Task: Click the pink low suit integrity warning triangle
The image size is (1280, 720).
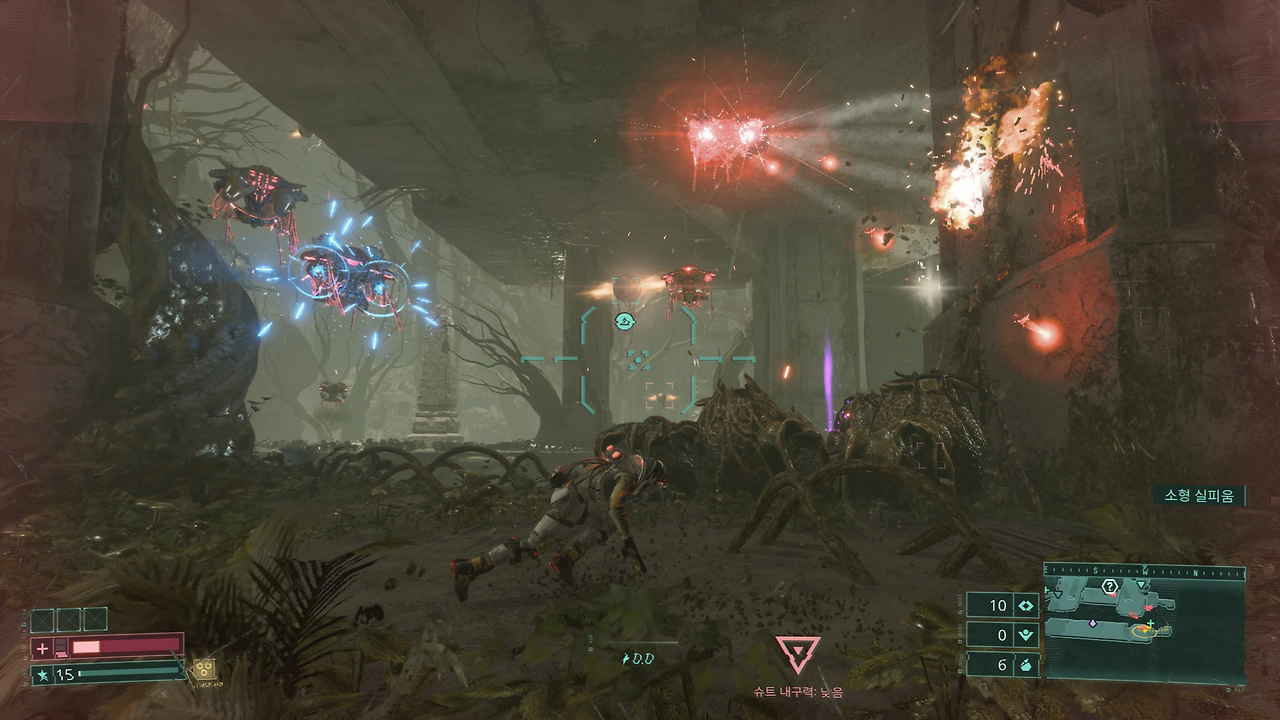Action: (798, 654)
